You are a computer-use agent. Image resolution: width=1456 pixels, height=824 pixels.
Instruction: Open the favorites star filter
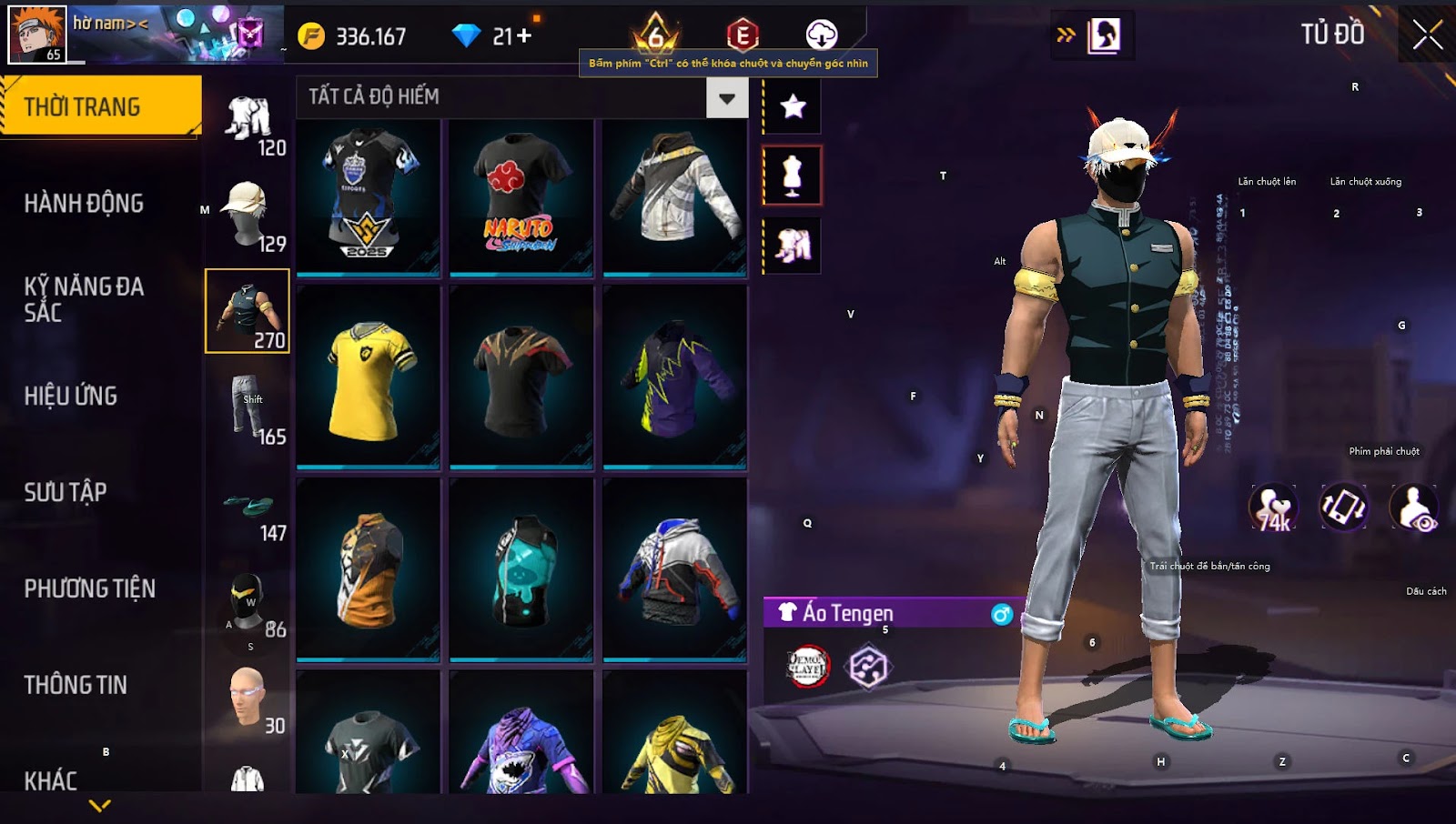point(793,106)
